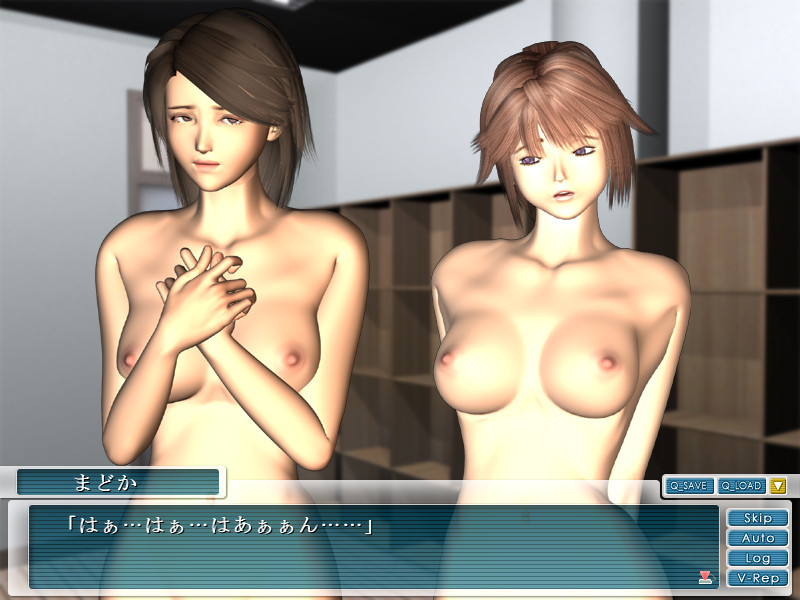Skip the dialogue with the Skip button
Viewport: 800px width, 600px height.
758,518
